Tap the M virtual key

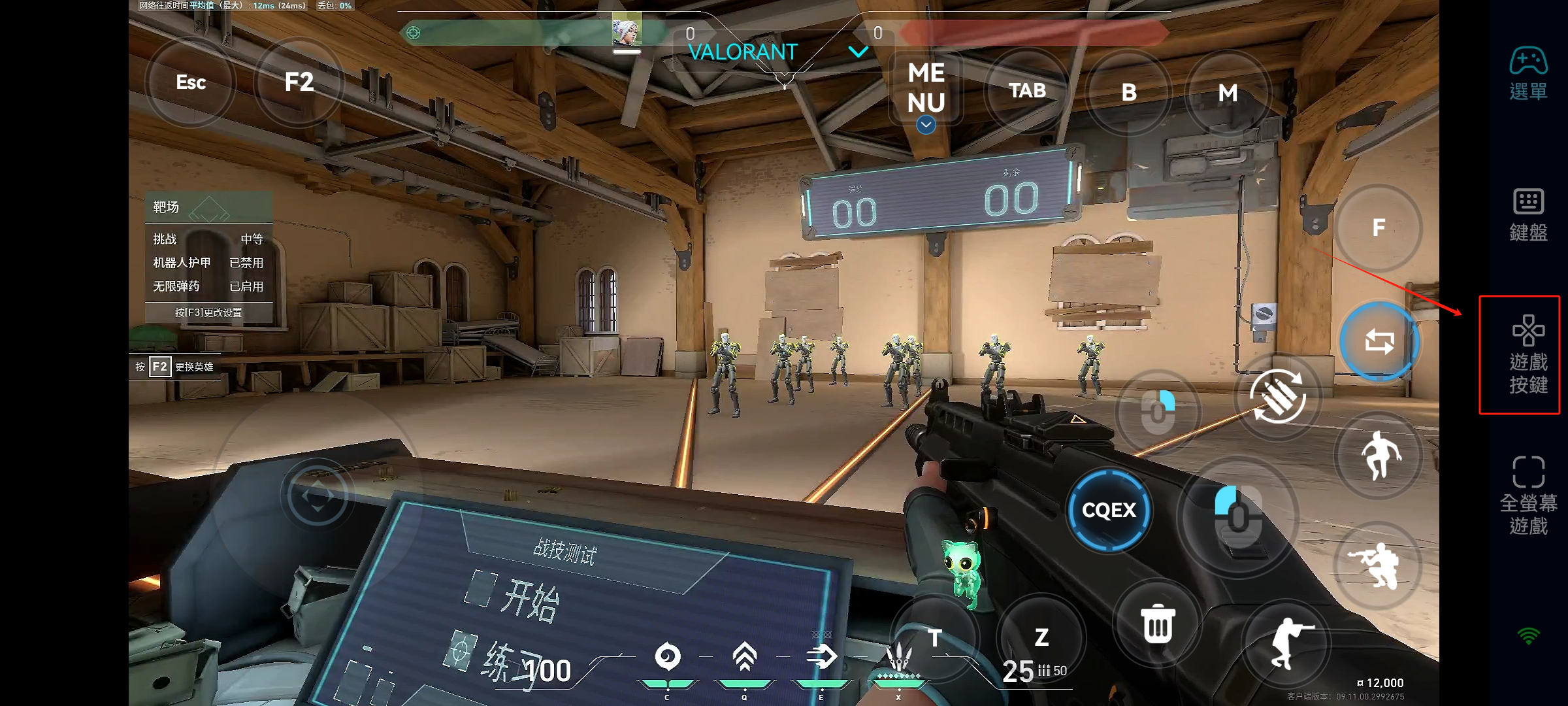click(1228, 93)
